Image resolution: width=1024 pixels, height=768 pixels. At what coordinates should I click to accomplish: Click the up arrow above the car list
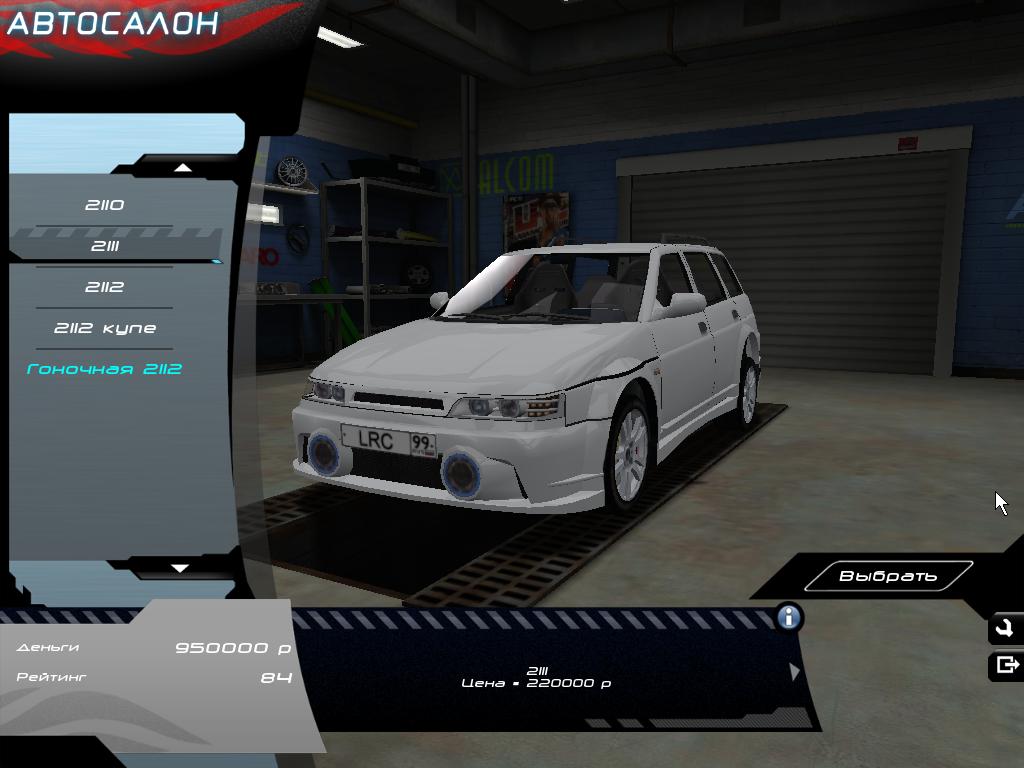click(x=181, y=167)
